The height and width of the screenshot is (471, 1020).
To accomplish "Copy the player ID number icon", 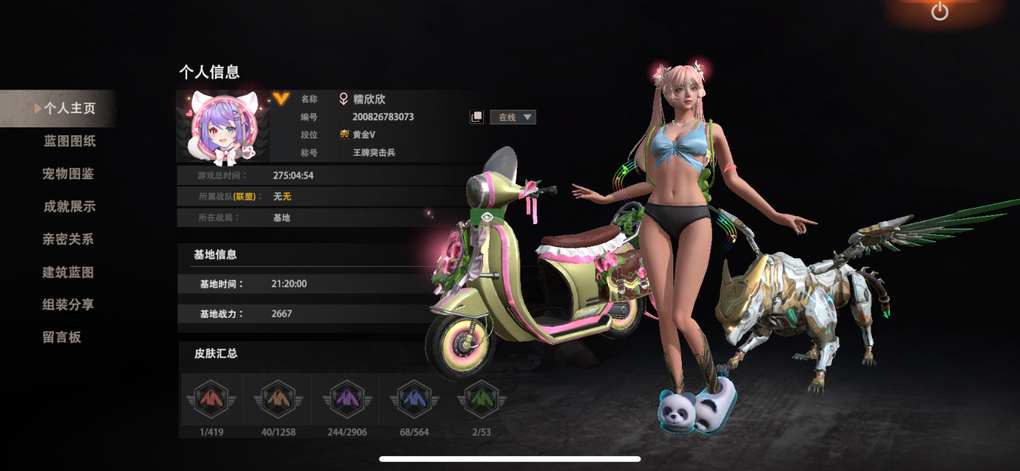I will pyautogui.click(x=476, y=117).
